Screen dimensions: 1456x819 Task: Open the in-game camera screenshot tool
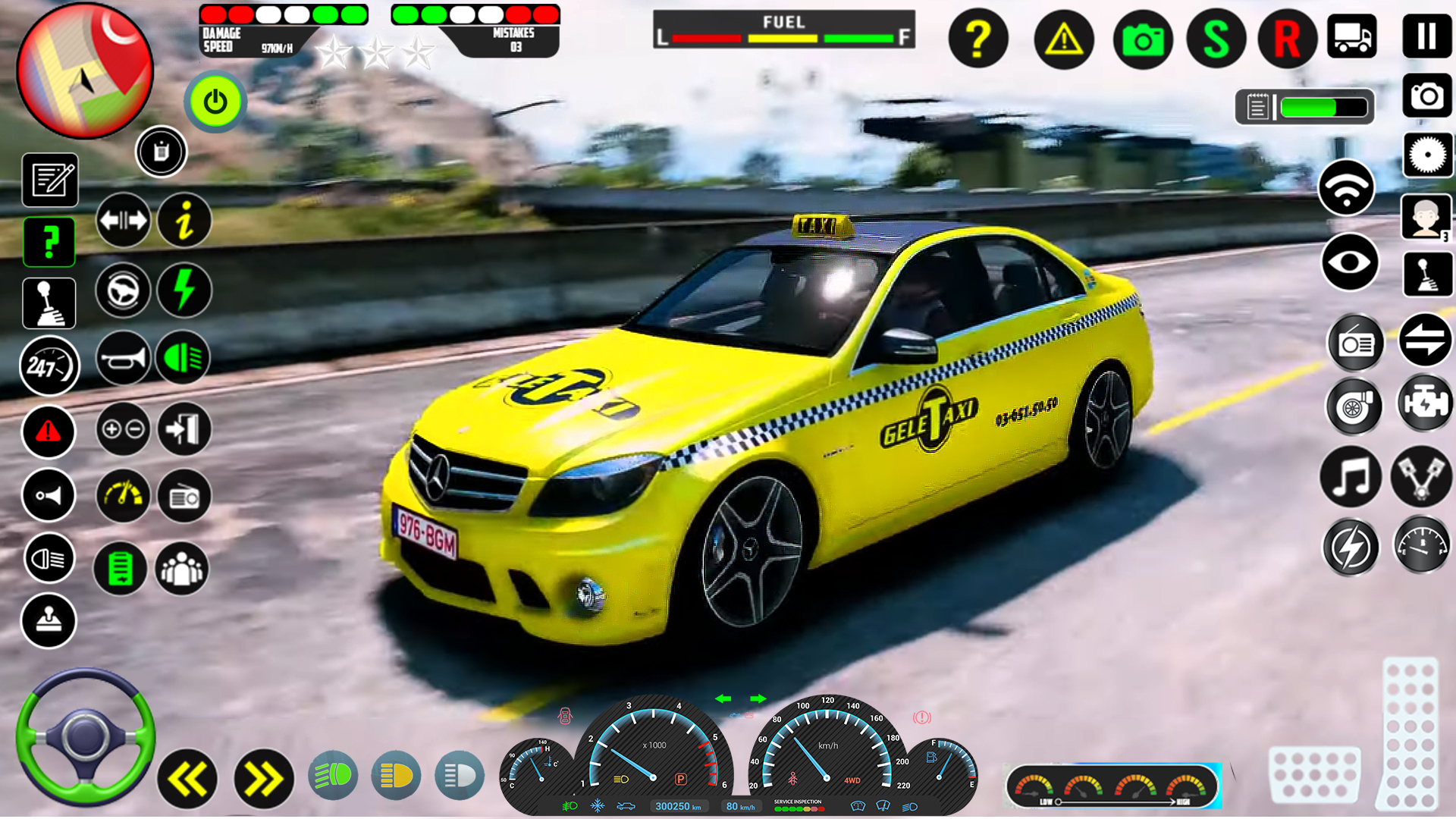pos(1141,38)
